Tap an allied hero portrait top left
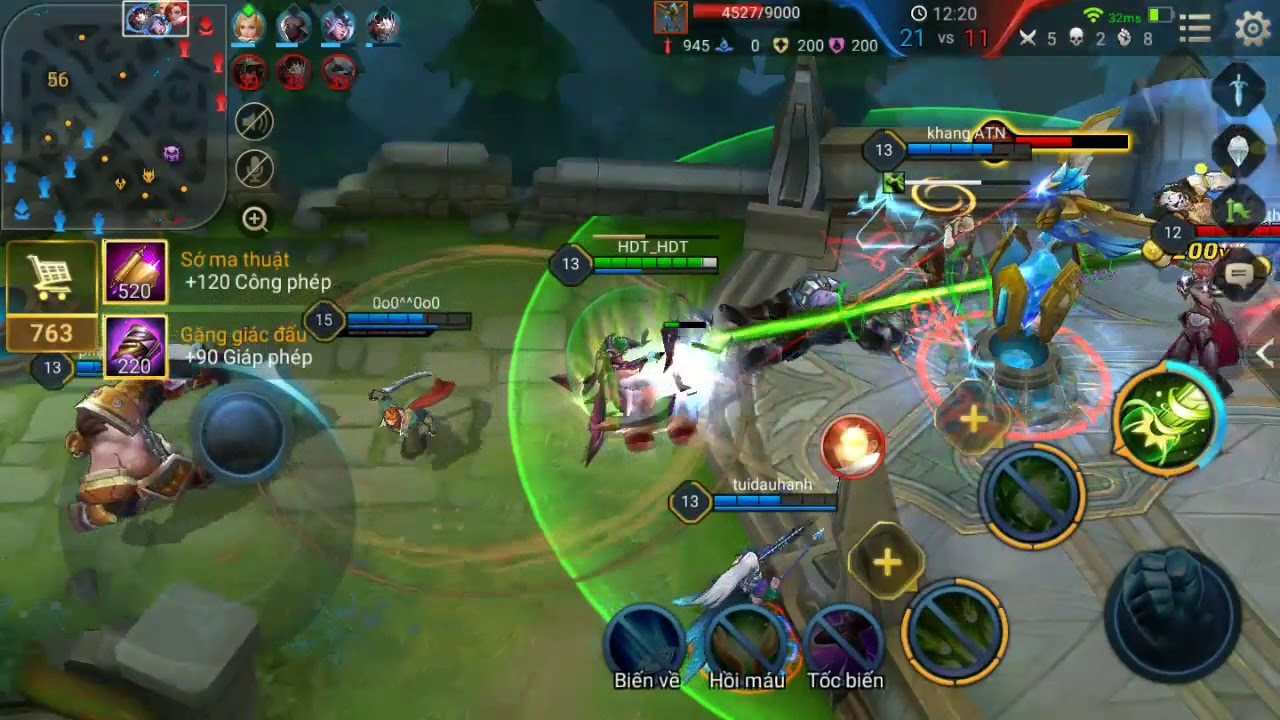Viewport: 1280px width, 720px height. click(248, 26)
